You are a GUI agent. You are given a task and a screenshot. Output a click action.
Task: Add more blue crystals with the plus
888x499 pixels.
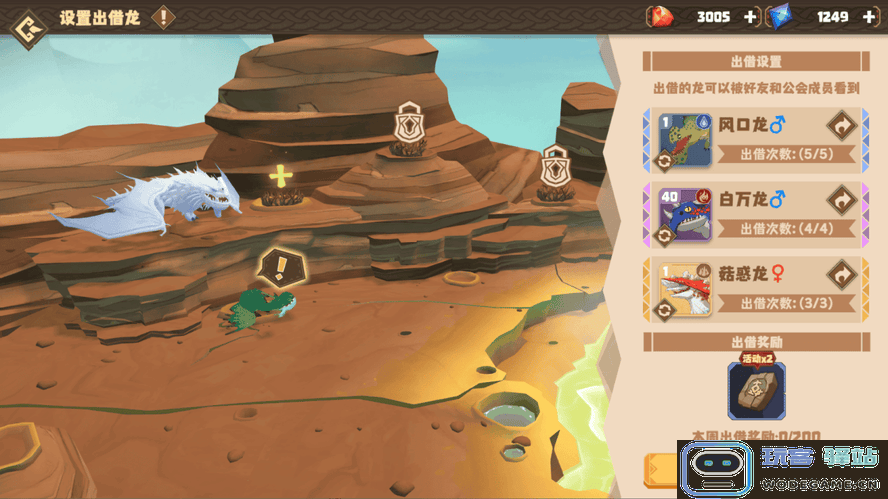click(x=868, y=17)
